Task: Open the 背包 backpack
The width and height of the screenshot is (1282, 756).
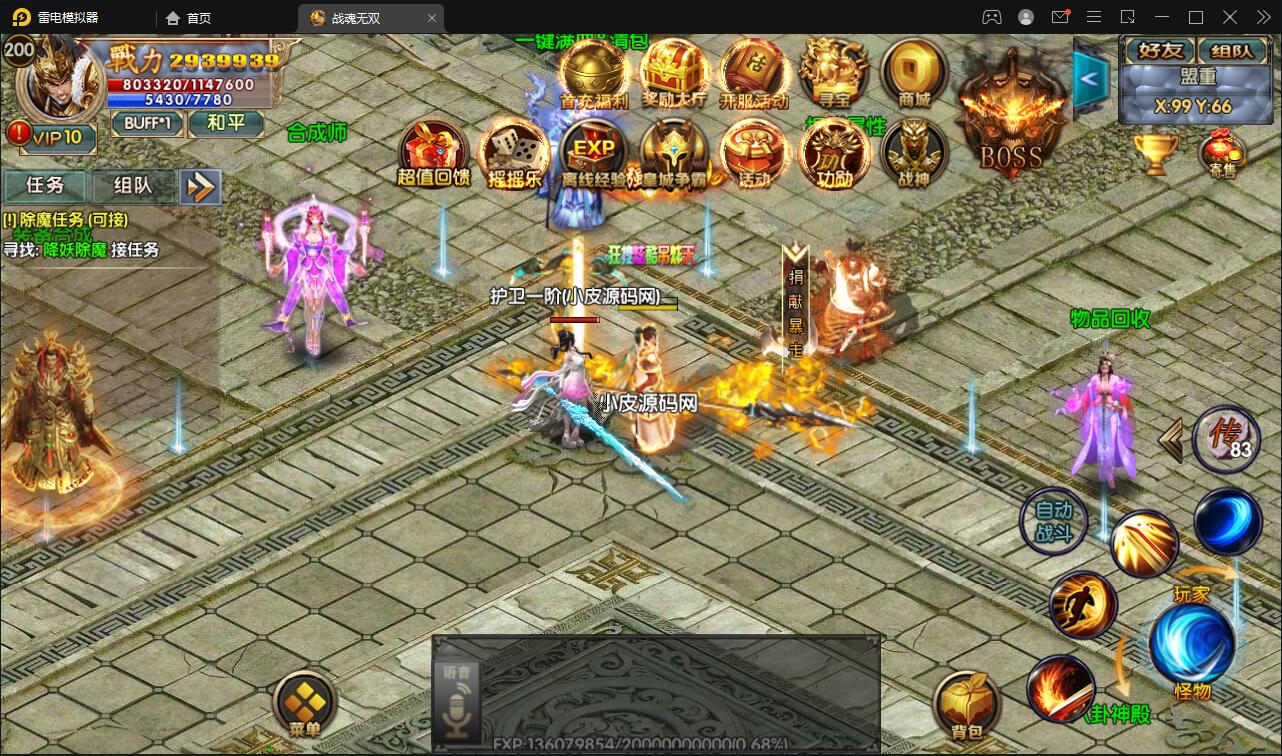Action: coord(967,706)
